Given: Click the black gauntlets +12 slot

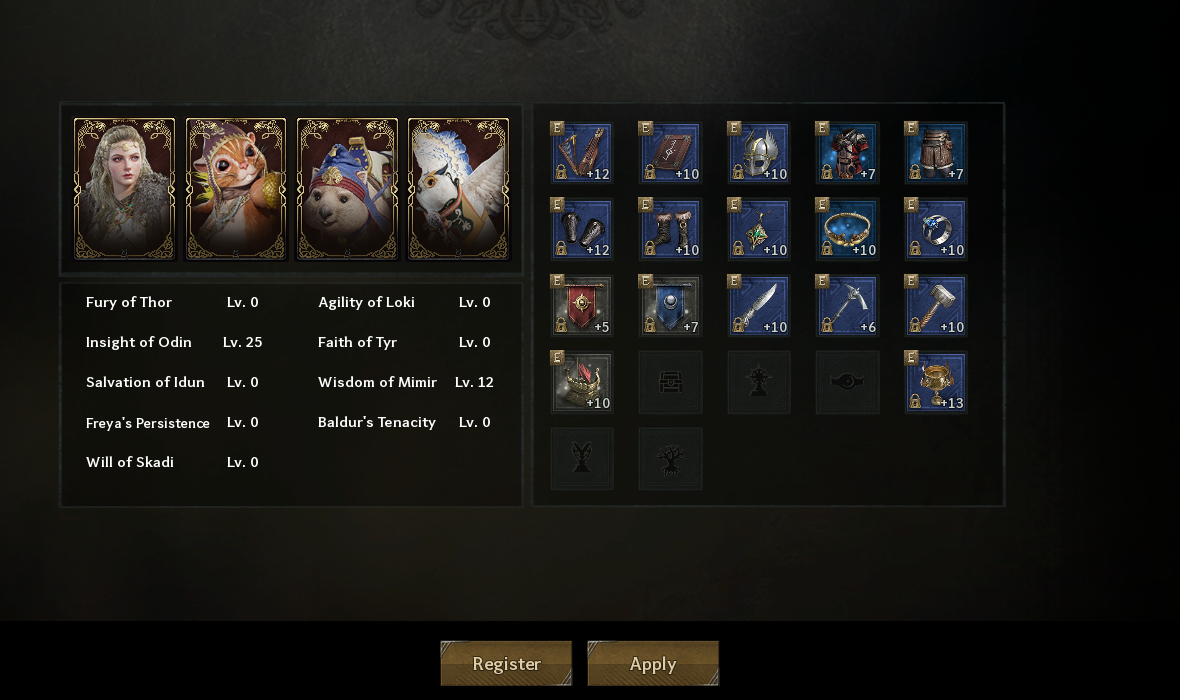Looking at the screenshot, I should pyautogui.click(x=582, y=229).
